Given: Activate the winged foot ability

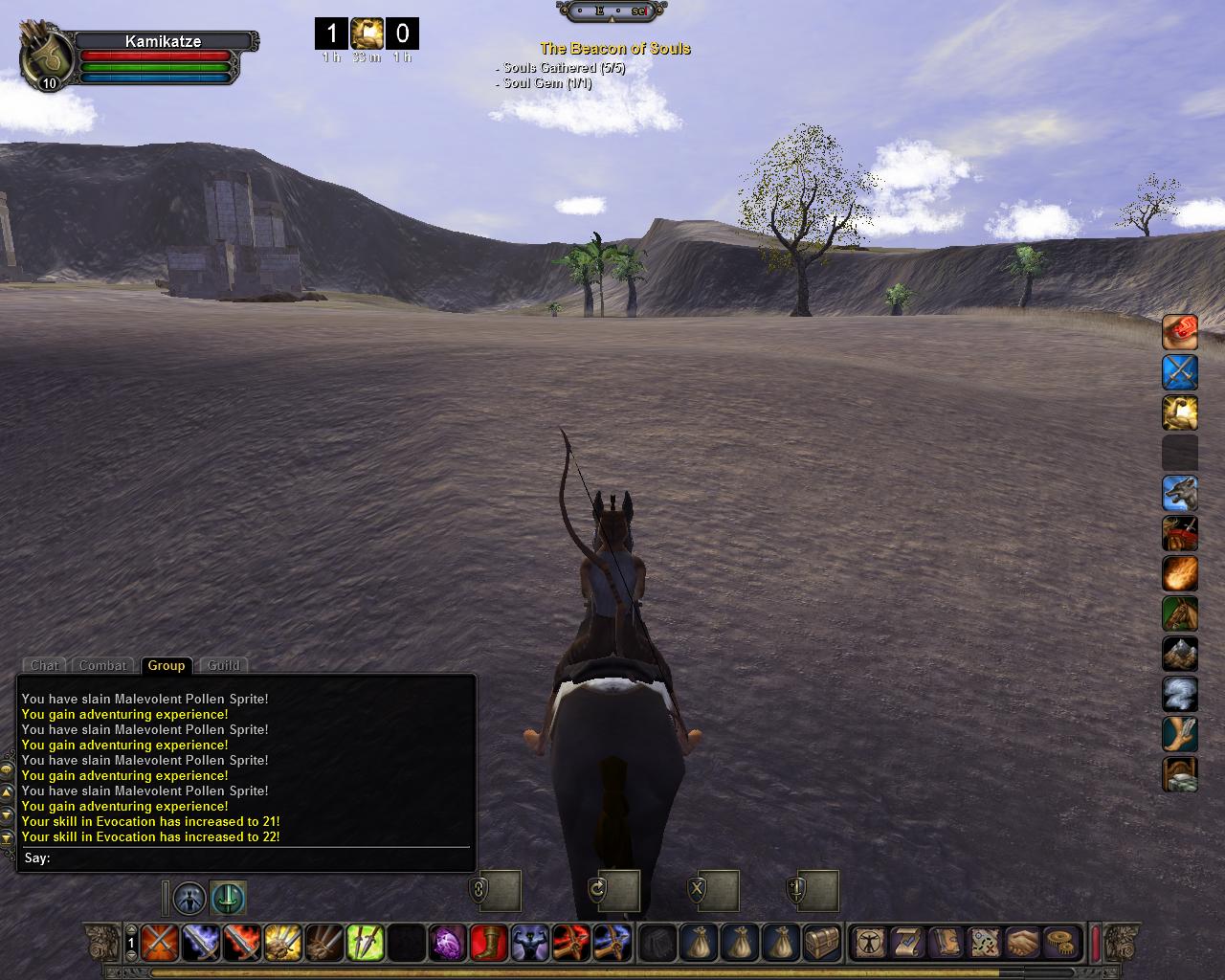Looking at the screenshot, I should tap(1180, 734).
